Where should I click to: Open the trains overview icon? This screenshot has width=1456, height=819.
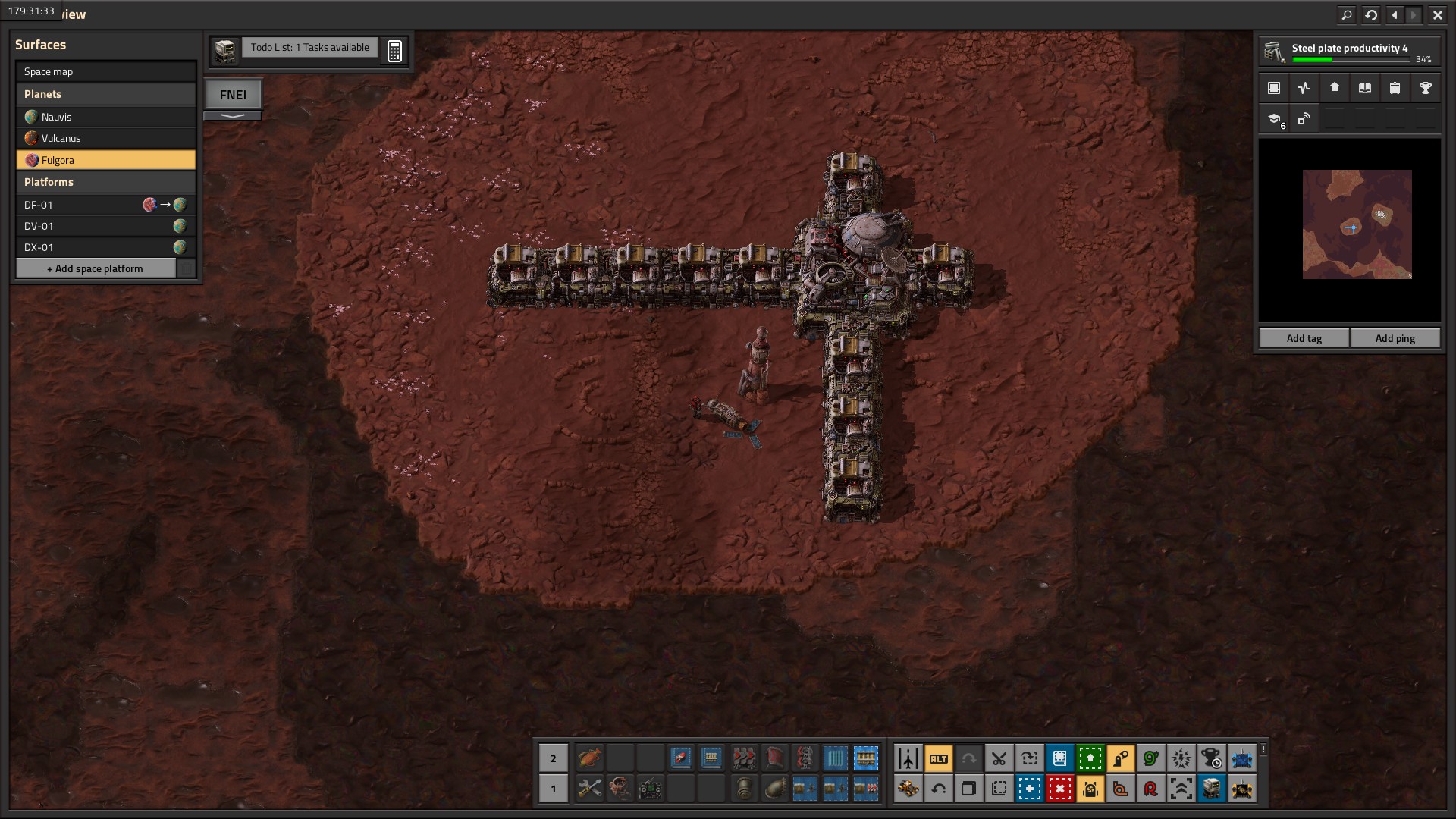(x=1395, y=88)
